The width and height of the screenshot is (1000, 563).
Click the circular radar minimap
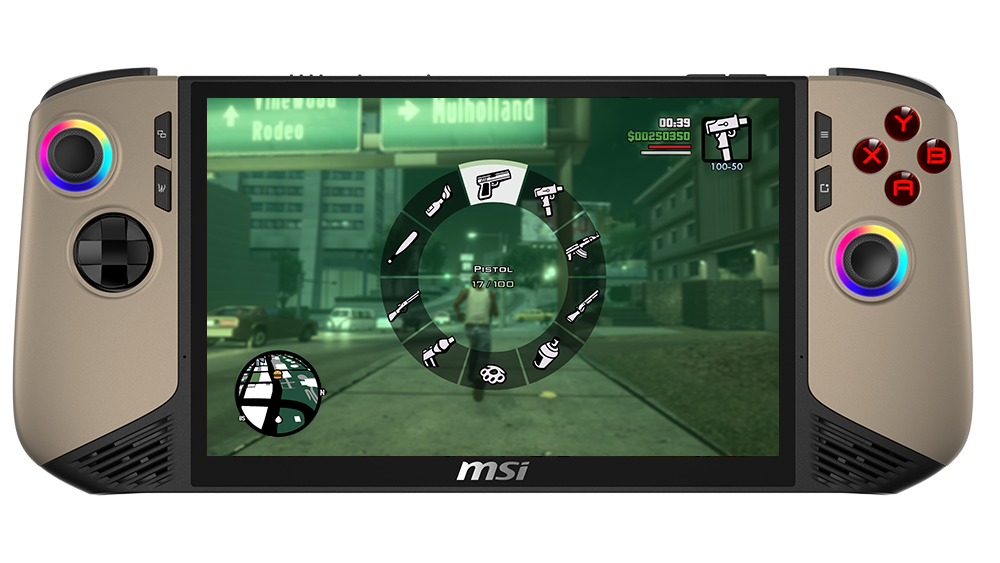click(279, 393)
